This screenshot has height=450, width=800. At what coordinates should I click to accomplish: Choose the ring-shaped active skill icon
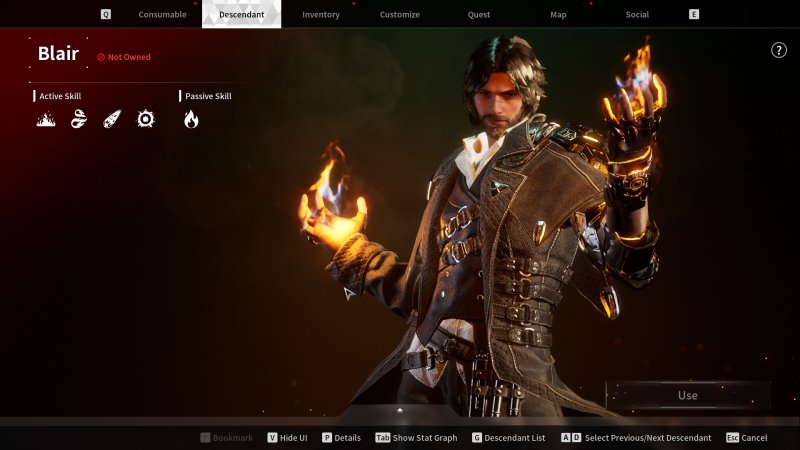tap(146, 120)
